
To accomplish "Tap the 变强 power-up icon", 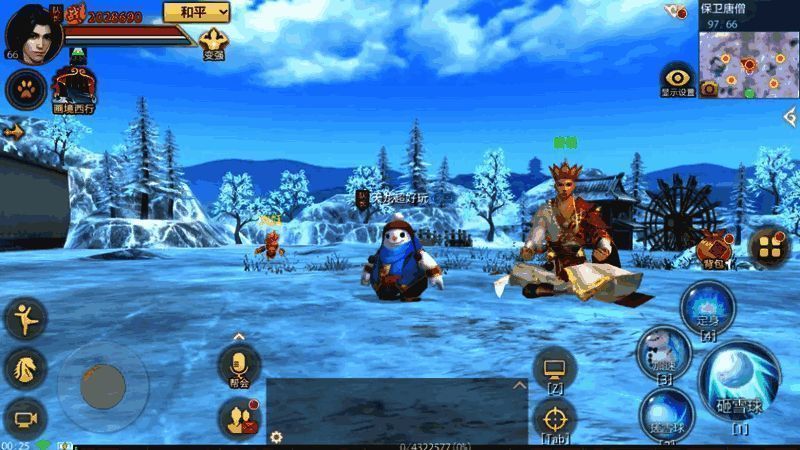I will point(213,43).
